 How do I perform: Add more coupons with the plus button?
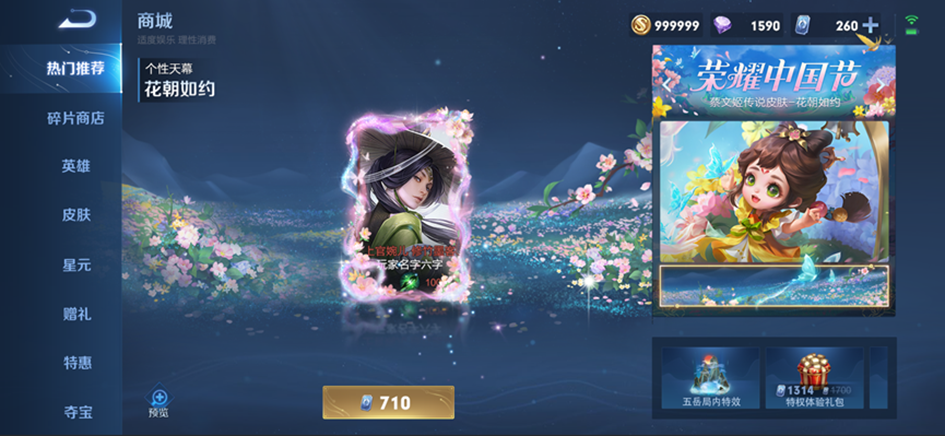pyautogui.click(x=870, y=25)
